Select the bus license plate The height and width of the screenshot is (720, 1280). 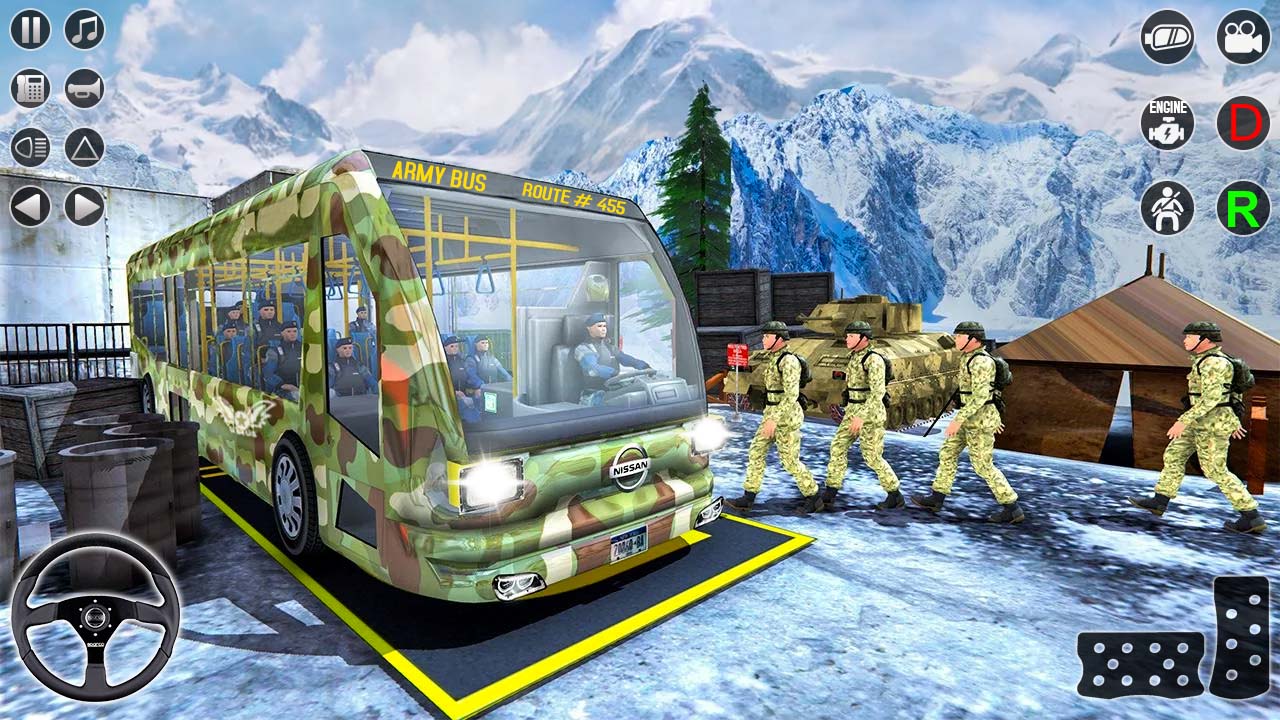pyautogui.click(x=628, y=543)
